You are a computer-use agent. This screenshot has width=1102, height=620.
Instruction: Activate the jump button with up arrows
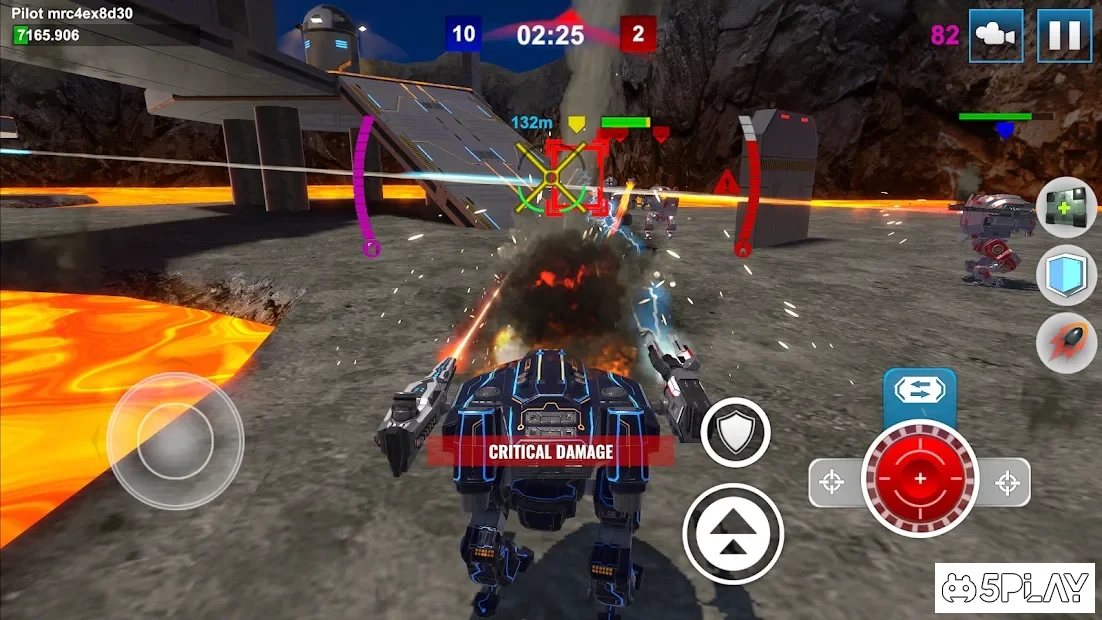(733, 533)
